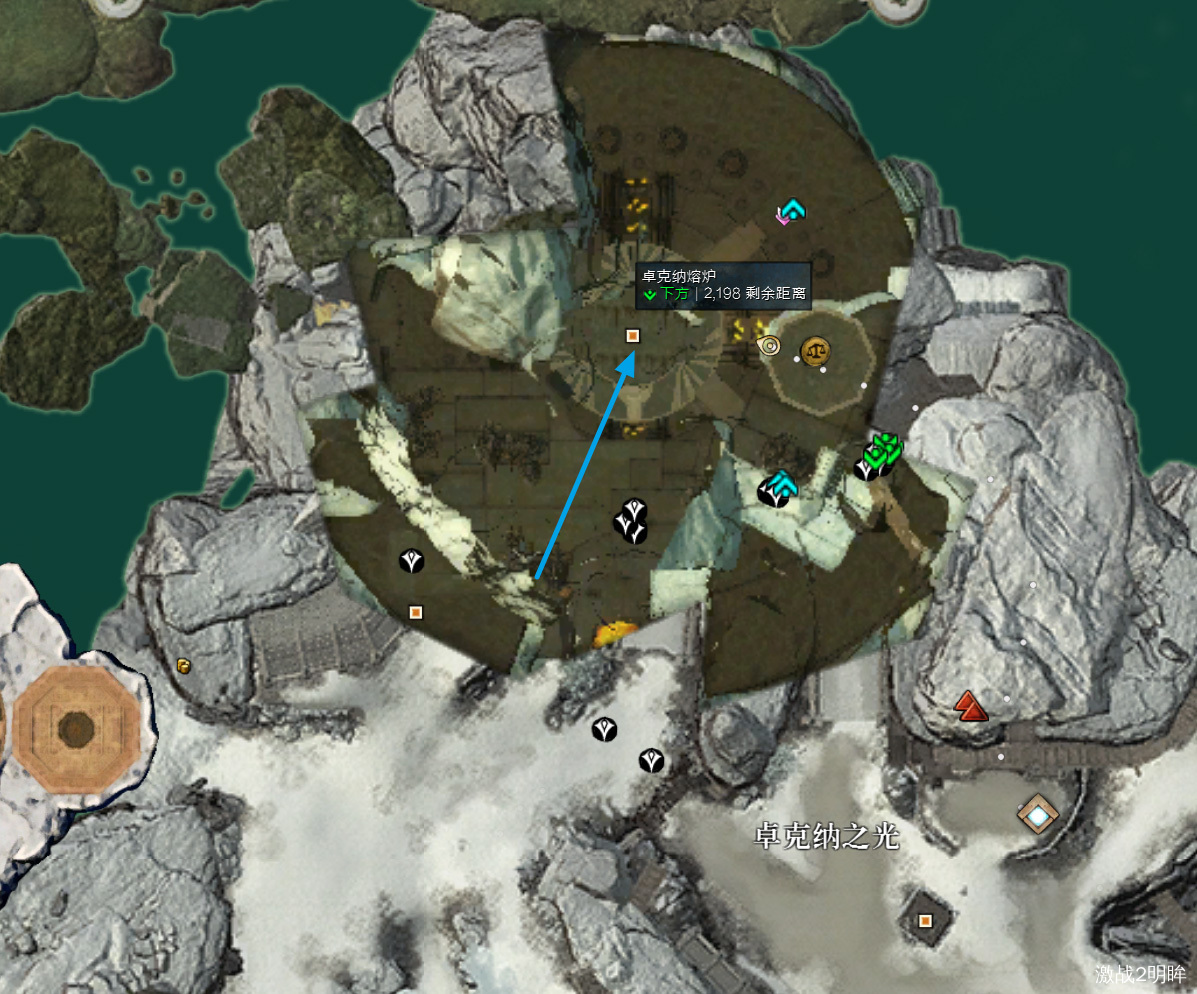Click the cyan chevron marker with pink arrow

(791, 211)
